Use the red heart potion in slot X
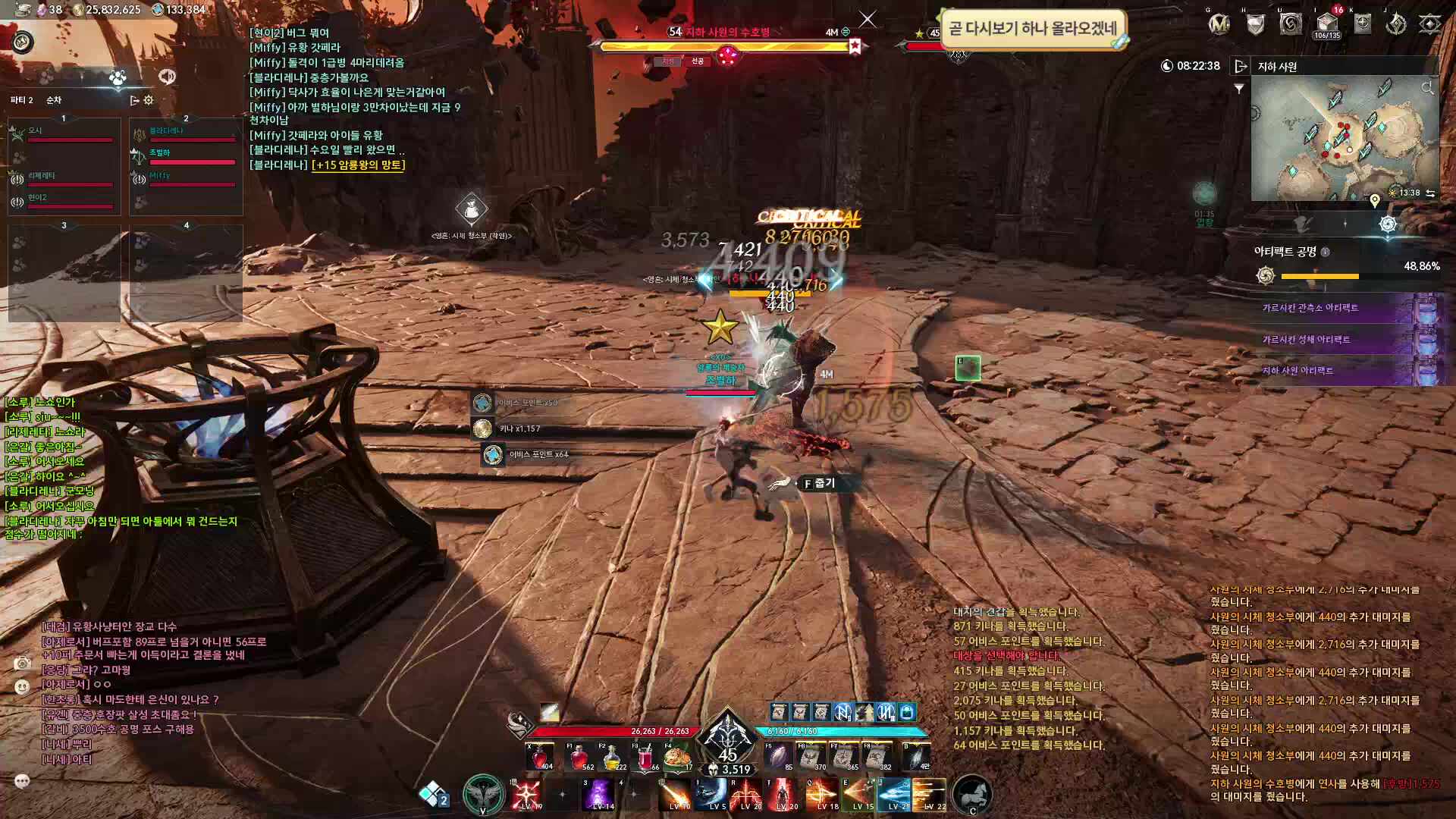 [x=540, y=757]
